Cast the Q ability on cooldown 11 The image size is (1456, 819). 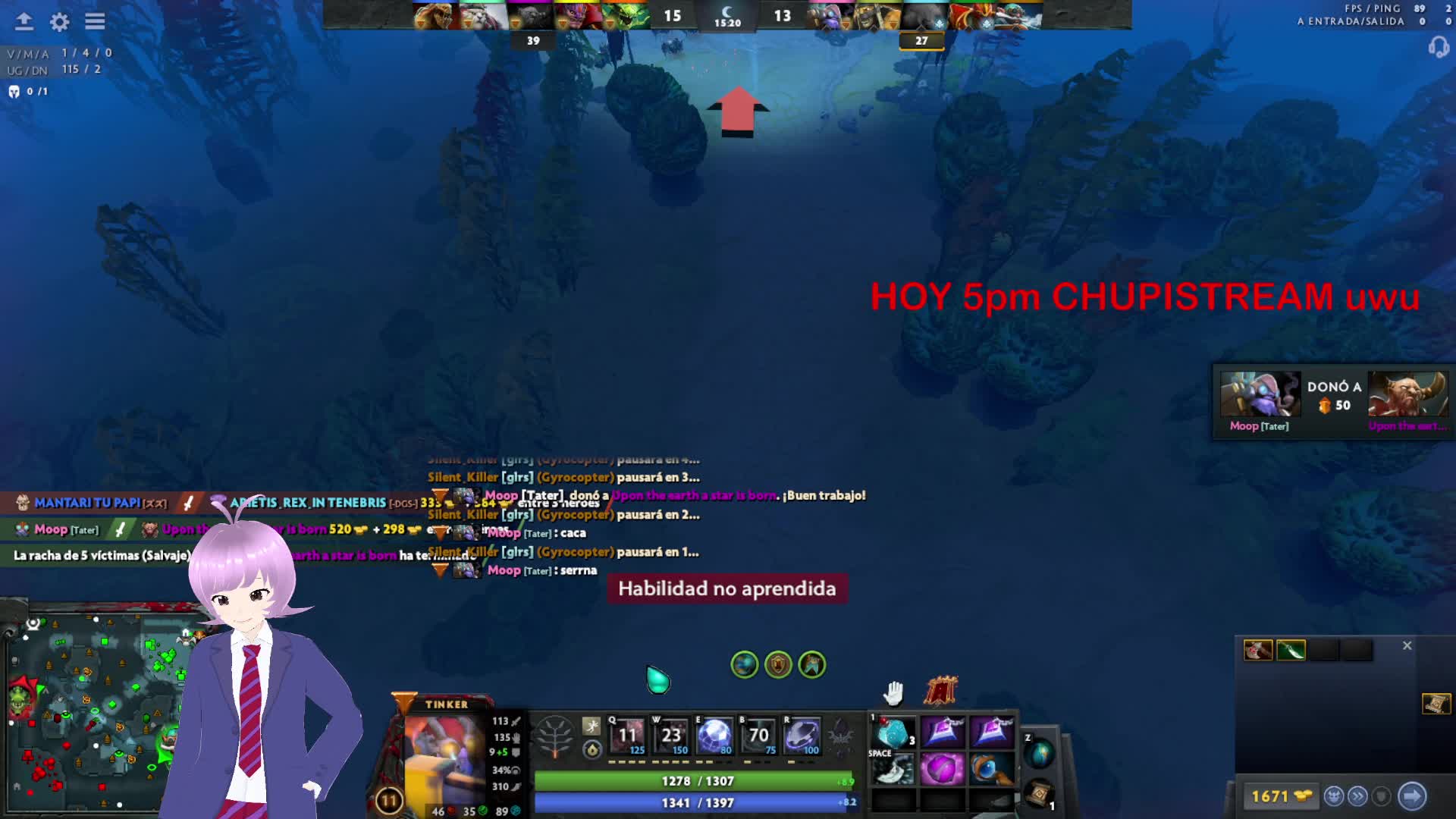tap(627, 736)
